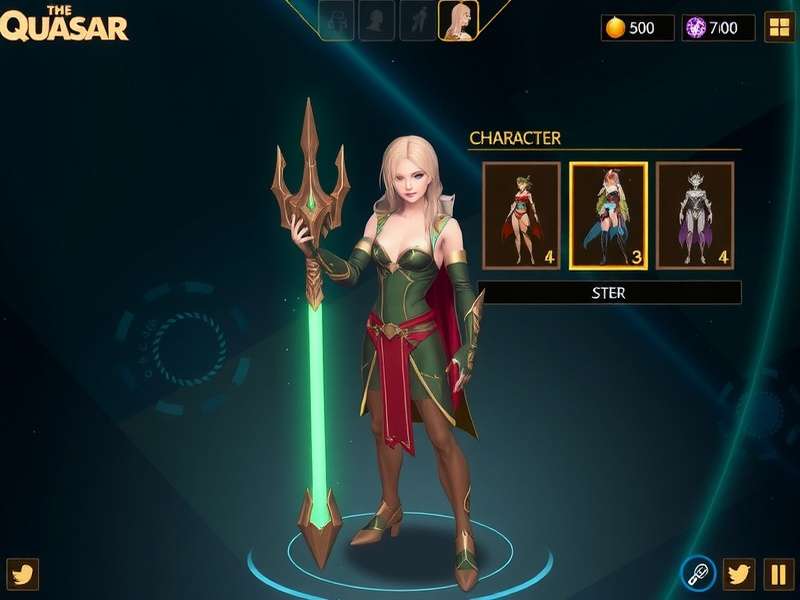
Task: Open the head silhouette tab
Action: pos(377,20)
